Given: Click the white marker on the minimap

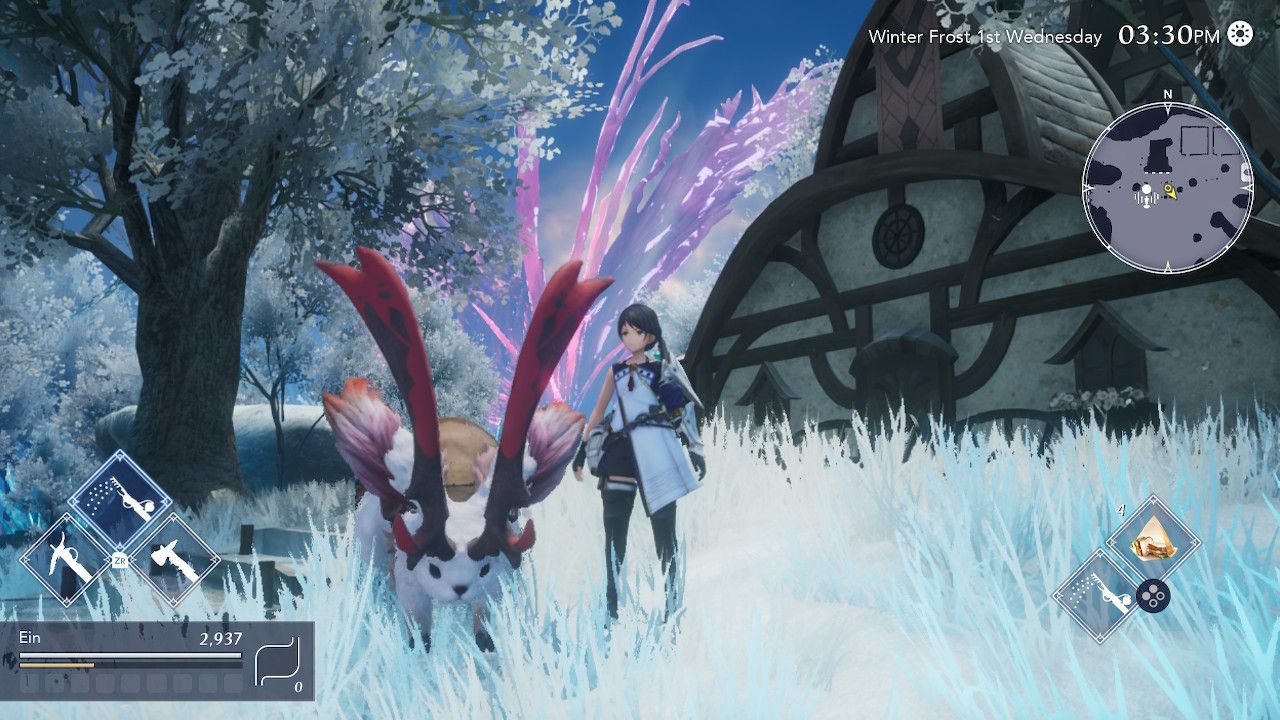Looking at the screenshot, I should point(1147,188).
